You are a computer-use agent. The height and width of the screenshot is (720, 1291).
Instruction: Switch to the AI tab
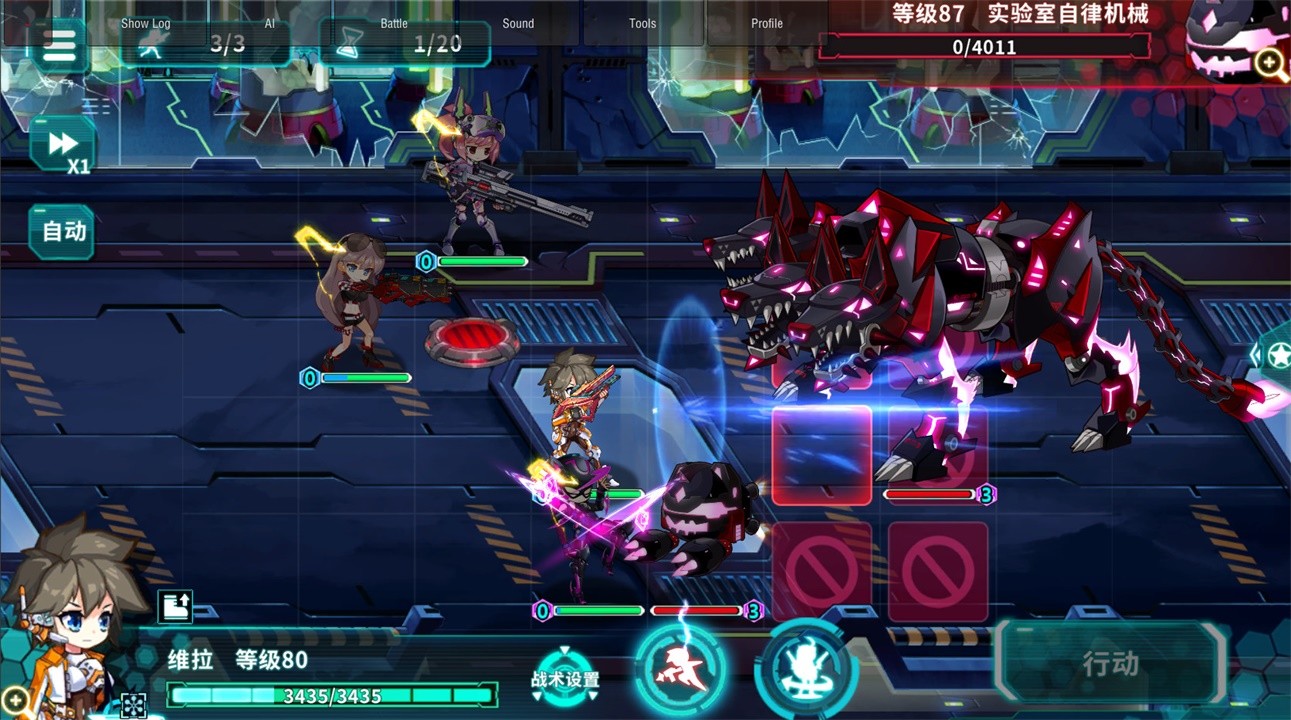[x=270, y=23]
